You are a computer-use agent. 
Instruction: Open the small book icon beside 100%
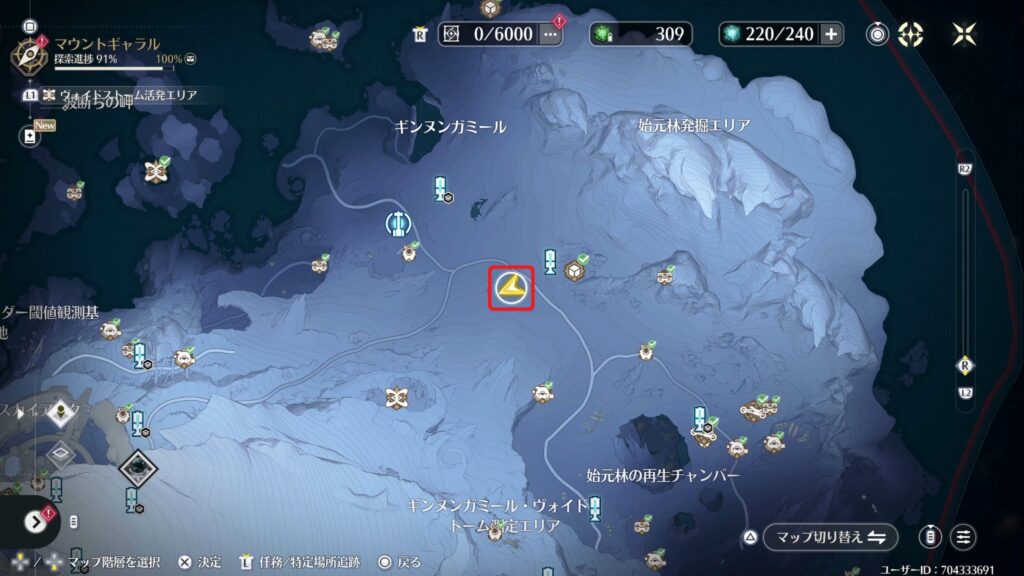click(x=190, y=59)
